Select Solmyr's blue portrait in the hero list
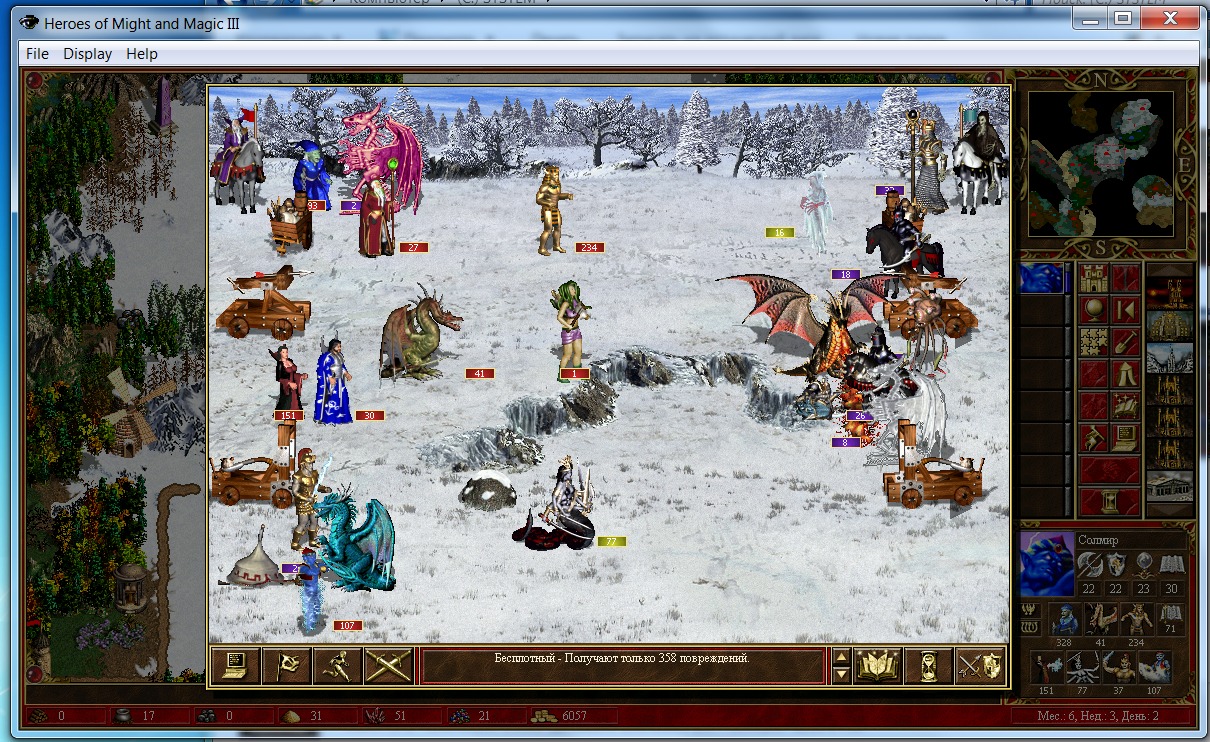 [1040, 278]
